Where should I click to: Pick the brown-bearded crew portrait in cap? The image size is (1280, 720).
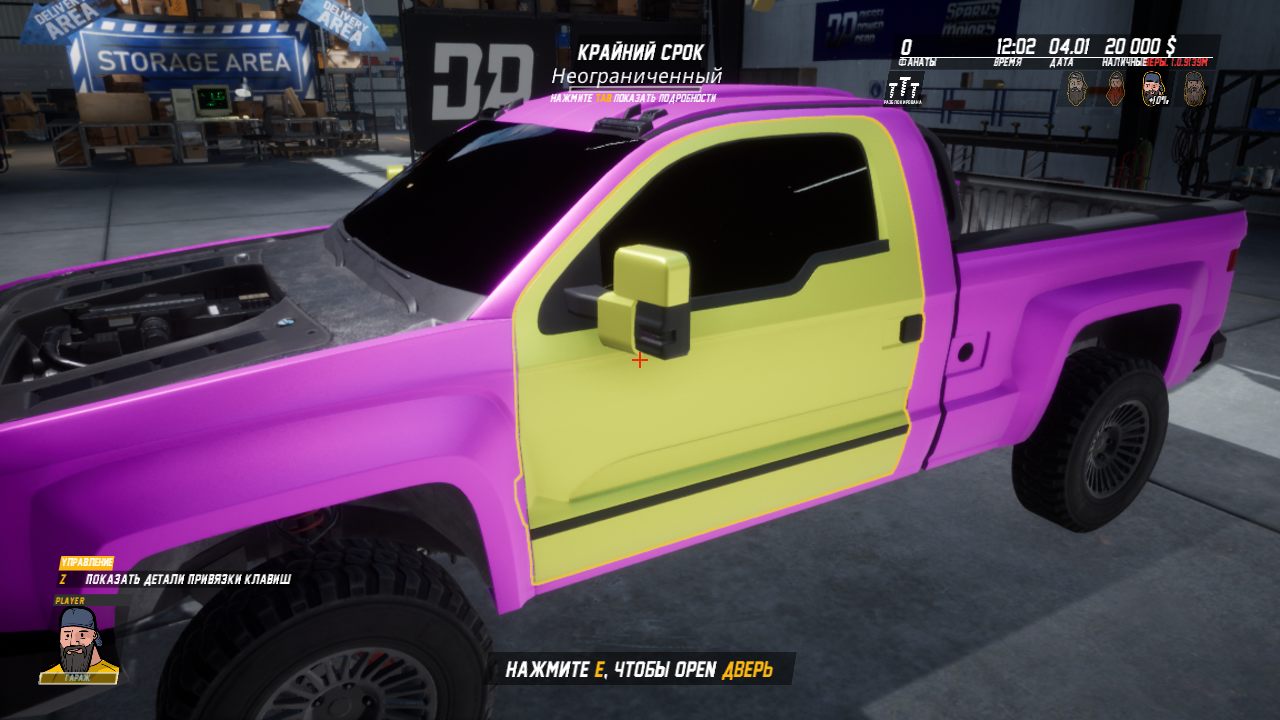coord(1194,88)
